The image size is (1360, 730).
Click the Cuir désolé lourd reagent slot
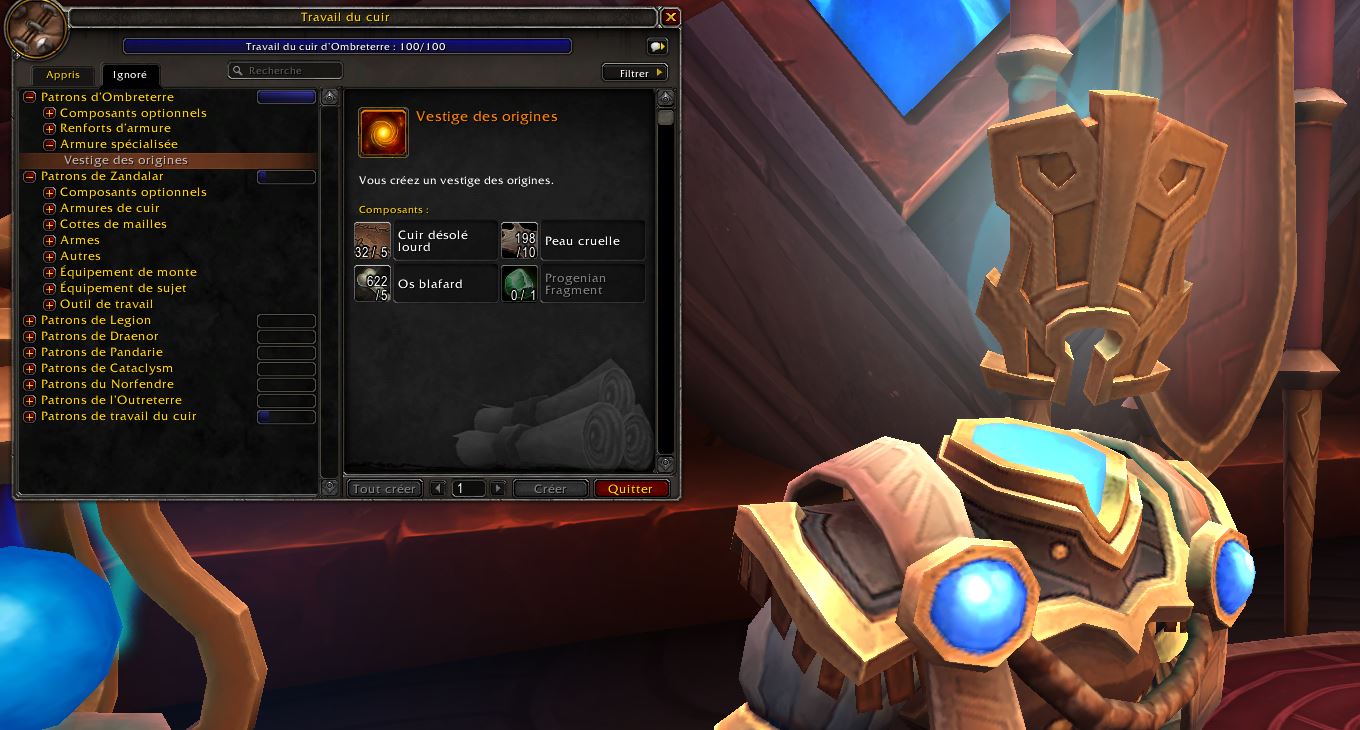coord(426,241)
